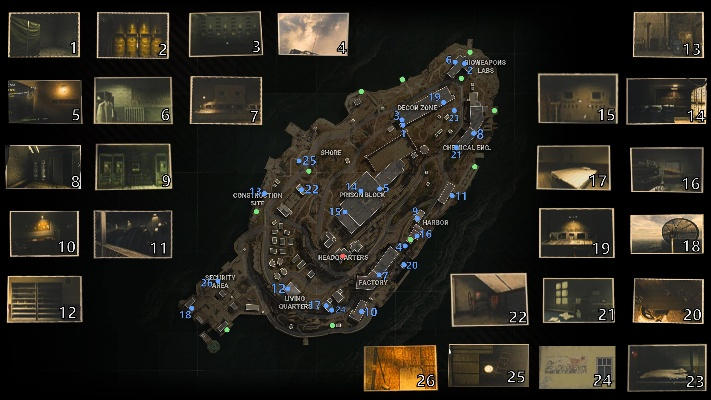
Task: Open the sketch drawing thumbnail numbered 24
Action: (577, 366)
